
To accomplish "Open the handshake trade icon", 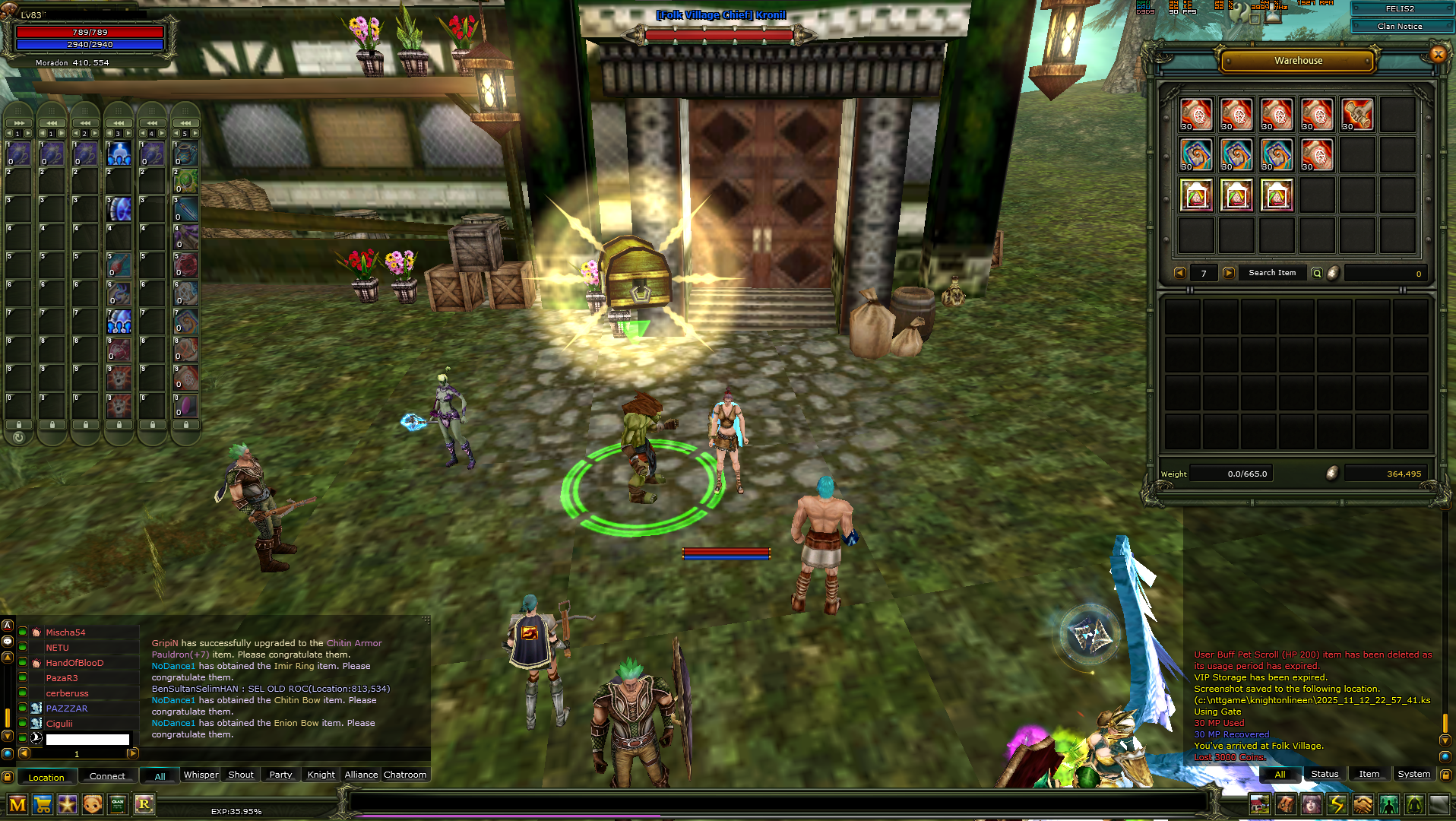I will pos(1363,804).
